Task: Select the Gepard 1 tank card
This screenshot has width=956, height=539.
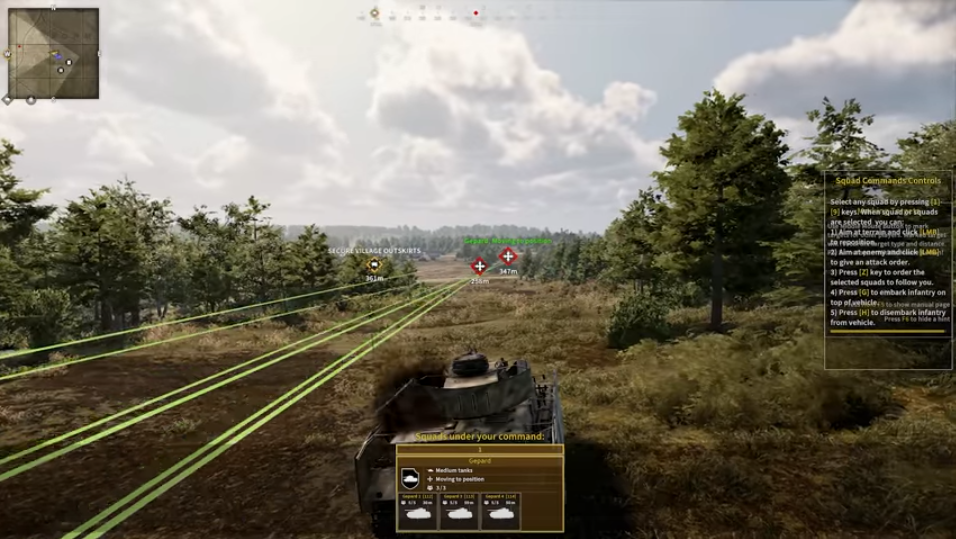Action: 419,510
